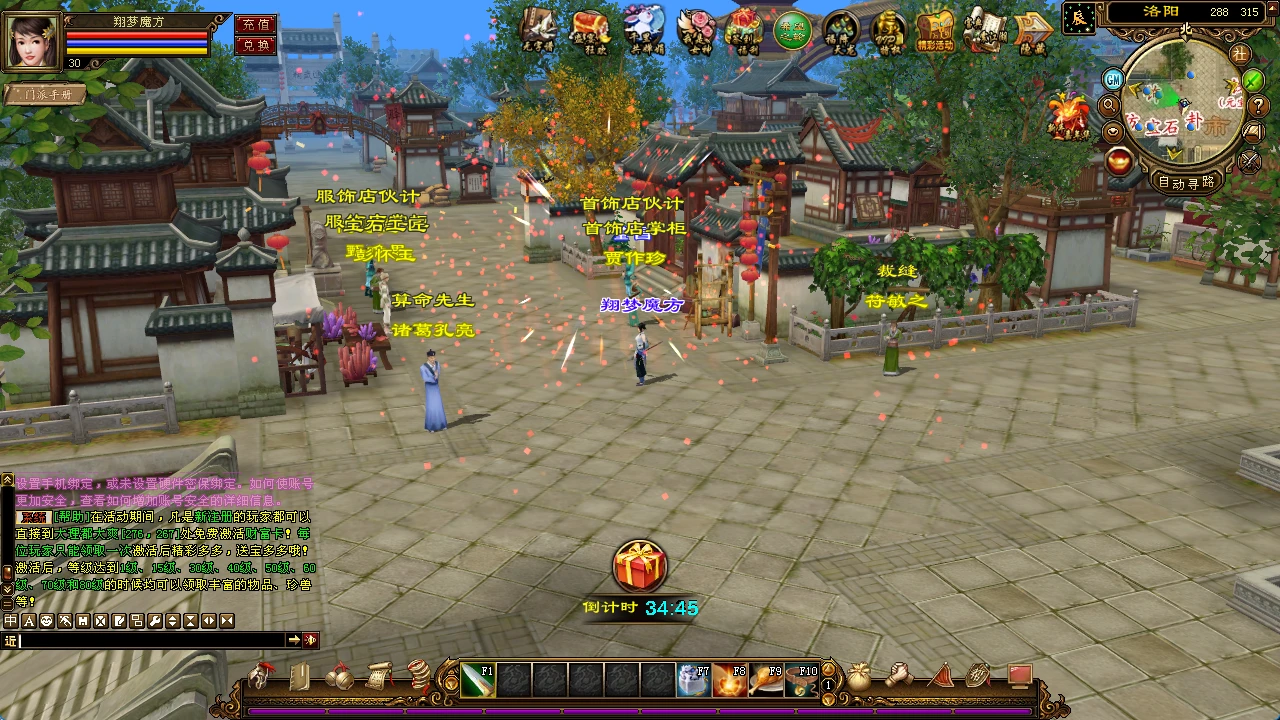Use the F1 sword skill slot

478,680
